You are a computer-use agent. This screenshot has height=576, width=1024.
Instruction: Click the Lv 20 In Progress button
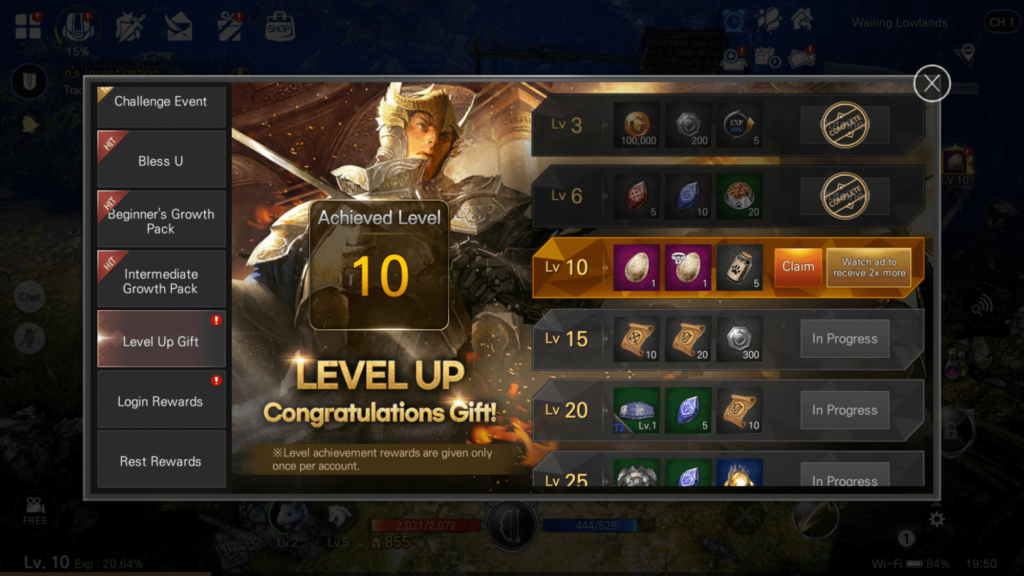click(x=844, y=410)
